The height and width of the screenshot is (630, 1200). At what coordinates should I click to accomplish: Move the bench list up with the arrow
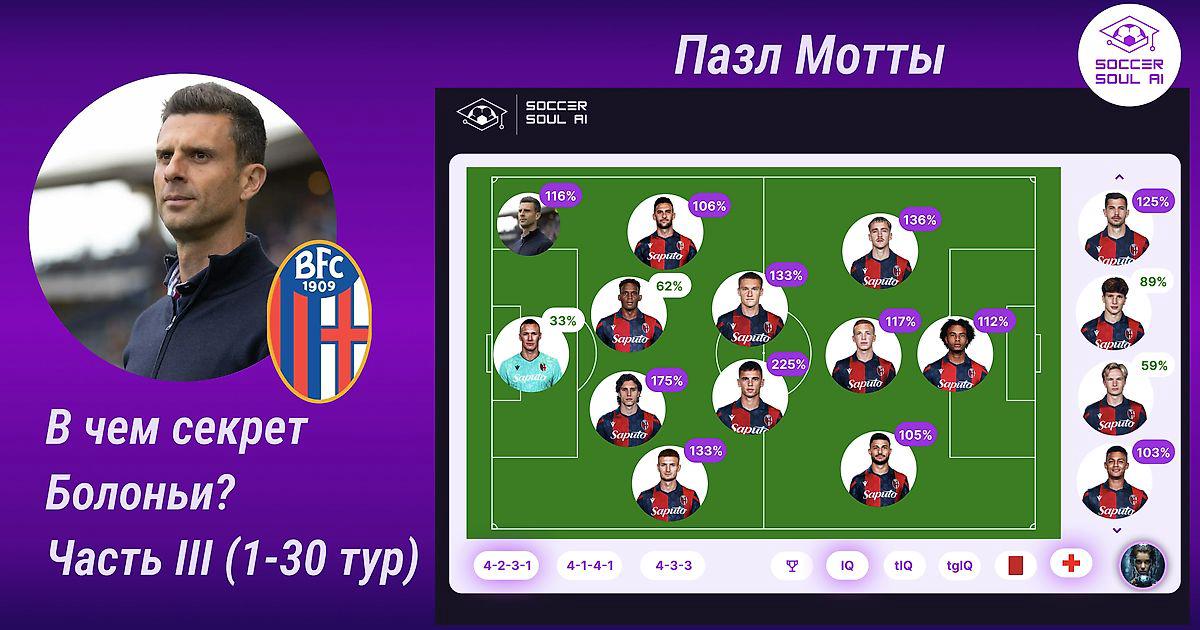click(1119, 178)
